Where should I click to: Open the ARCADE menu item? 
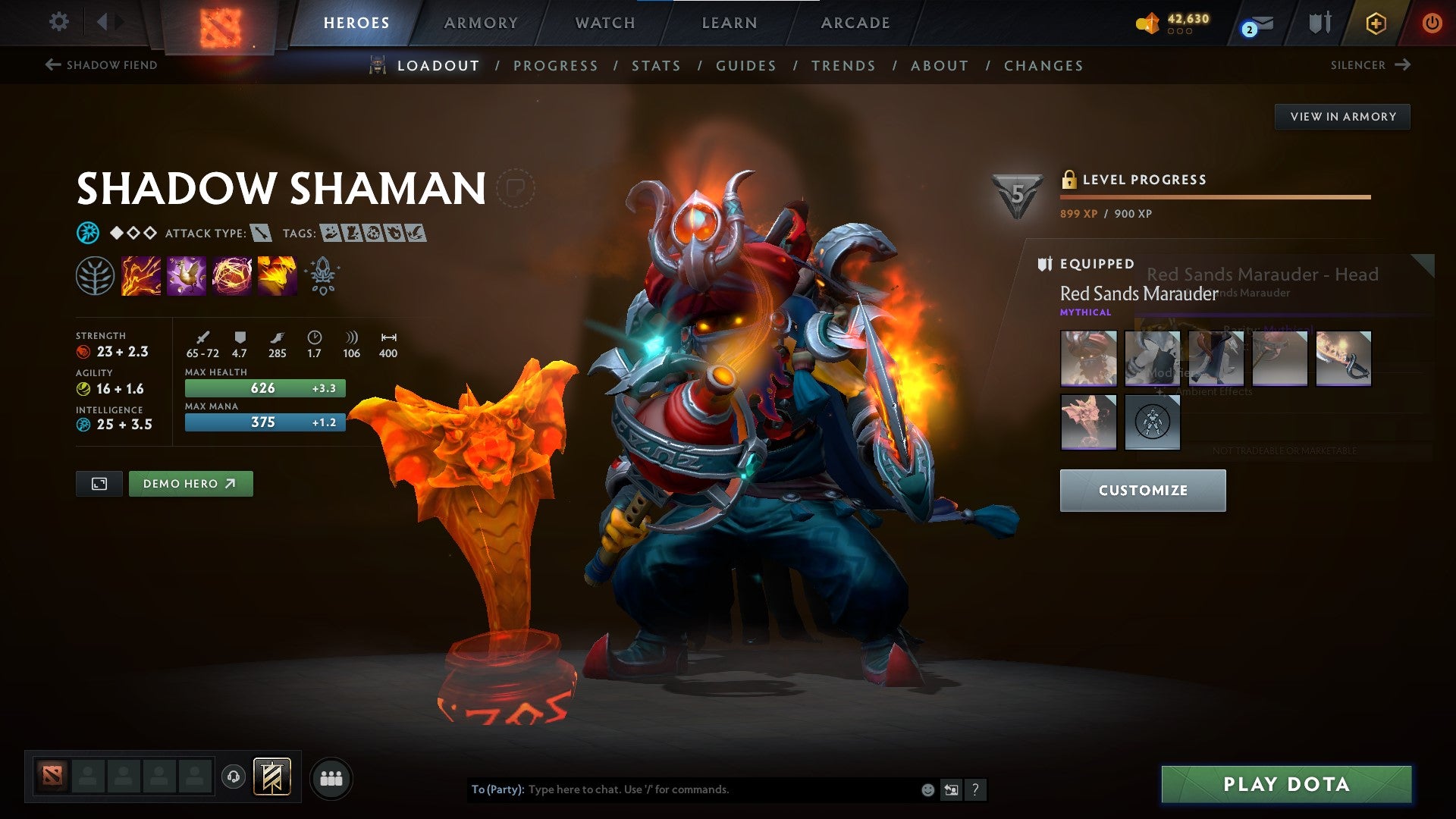pyautogui.click(x=855, y=23)
